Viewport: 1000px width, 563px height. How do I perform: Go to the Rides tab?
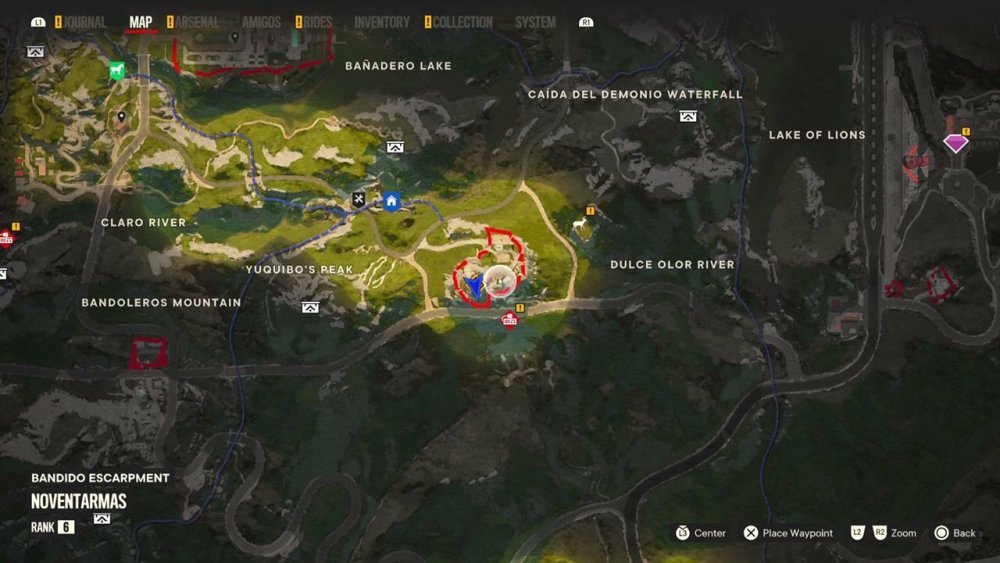click(x=317, y=22)
